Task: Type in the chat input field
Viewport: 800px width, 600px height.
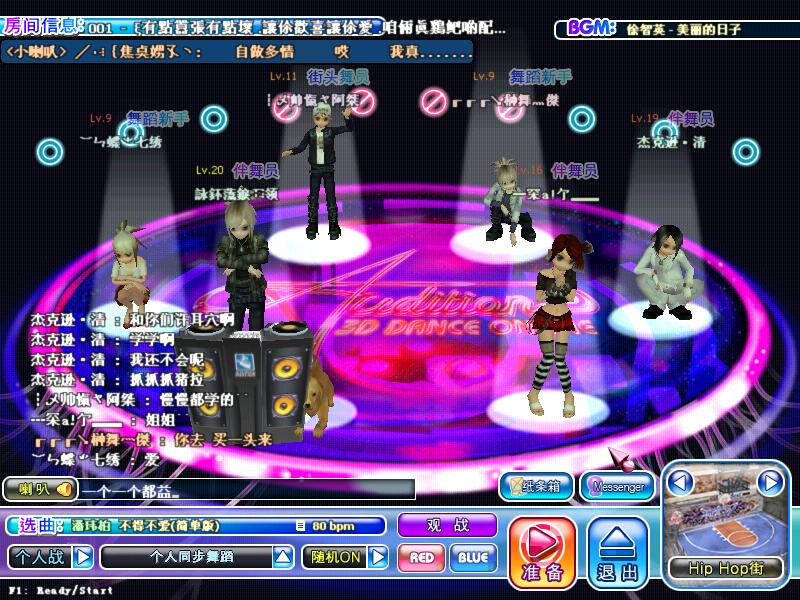Action: (x=245, y=490)
